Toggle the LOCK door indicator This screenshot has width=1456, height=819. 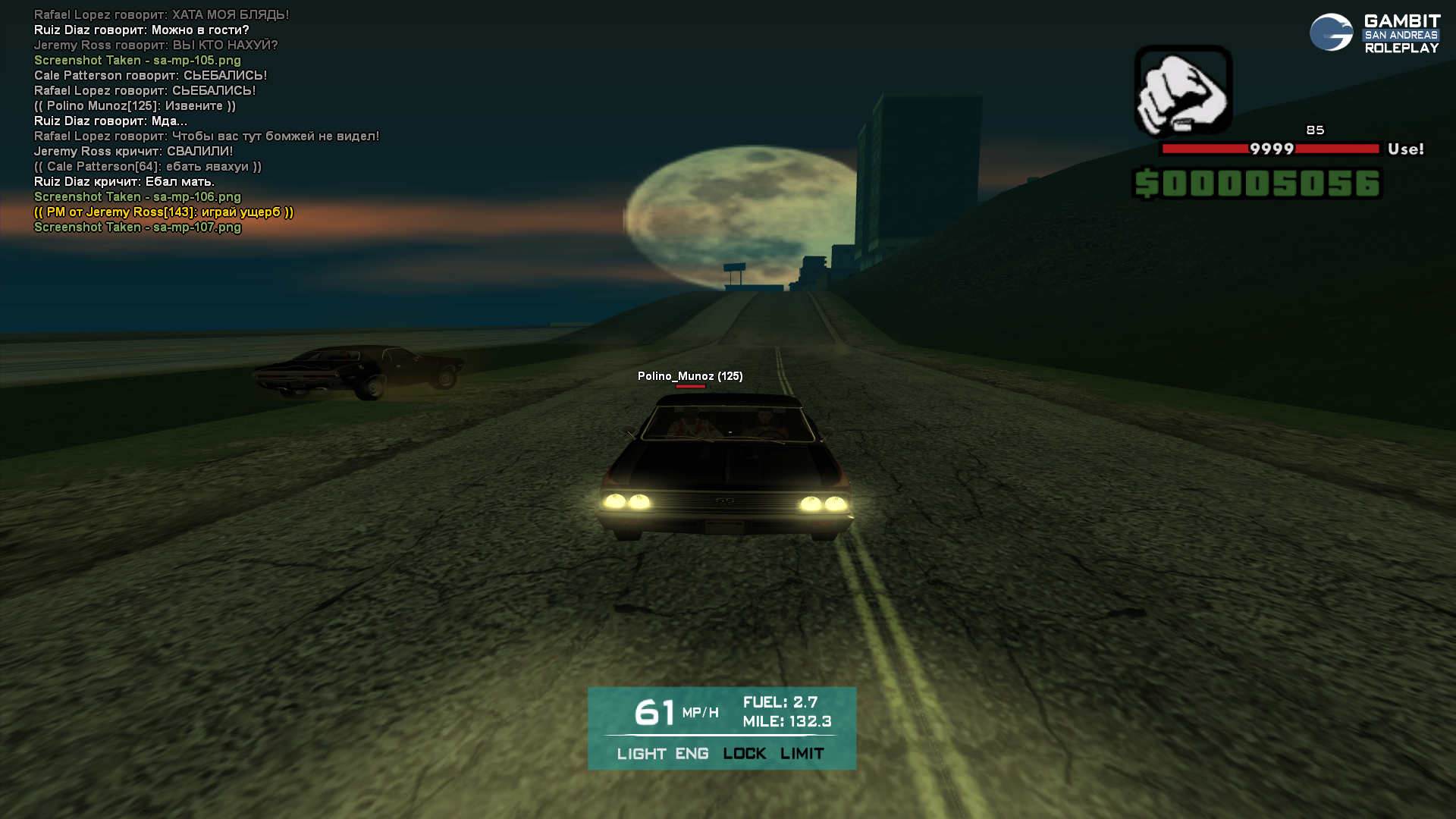744,754
